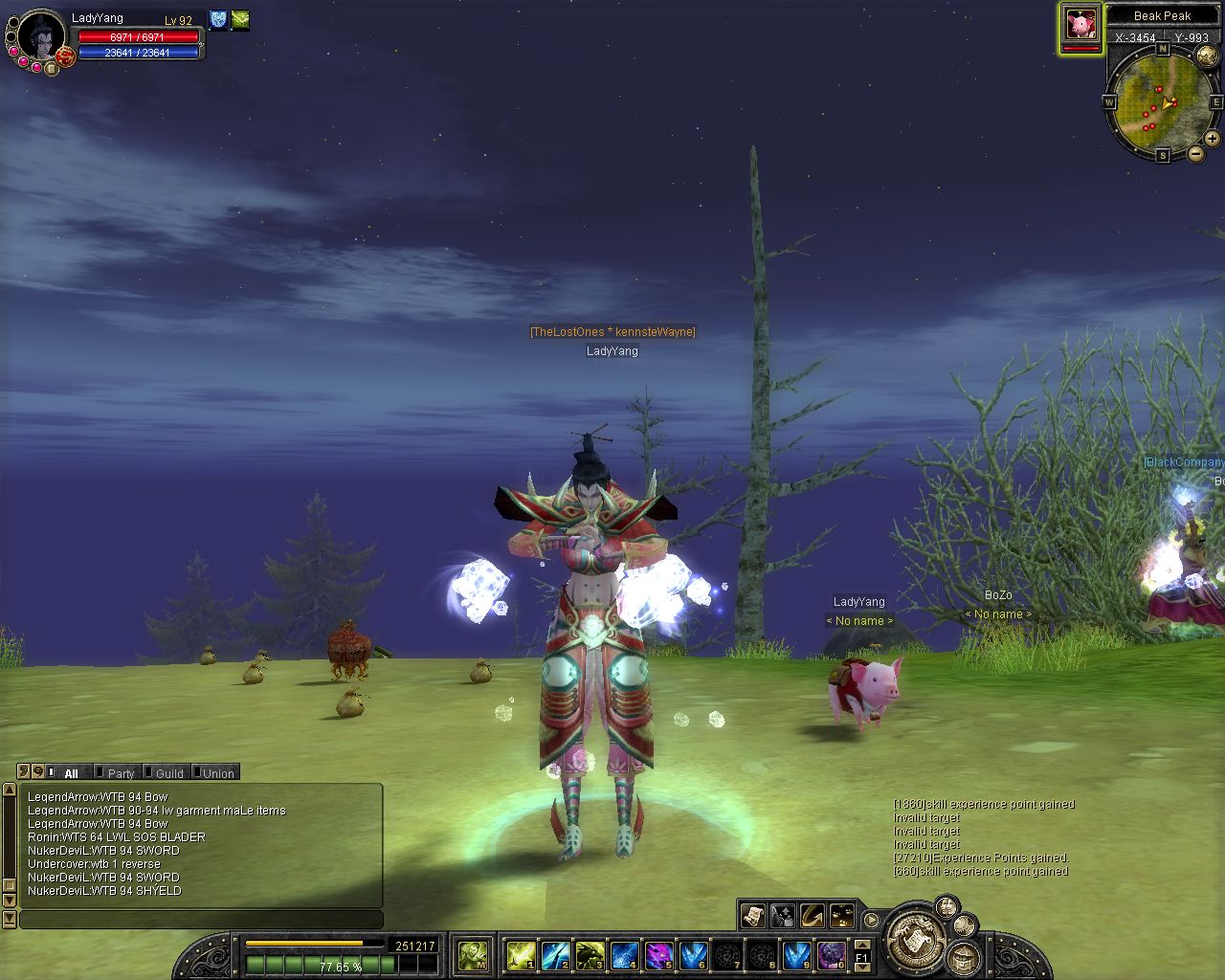Click the blue frost buff icon
The image size is (1225, 980).
(218, 19)
